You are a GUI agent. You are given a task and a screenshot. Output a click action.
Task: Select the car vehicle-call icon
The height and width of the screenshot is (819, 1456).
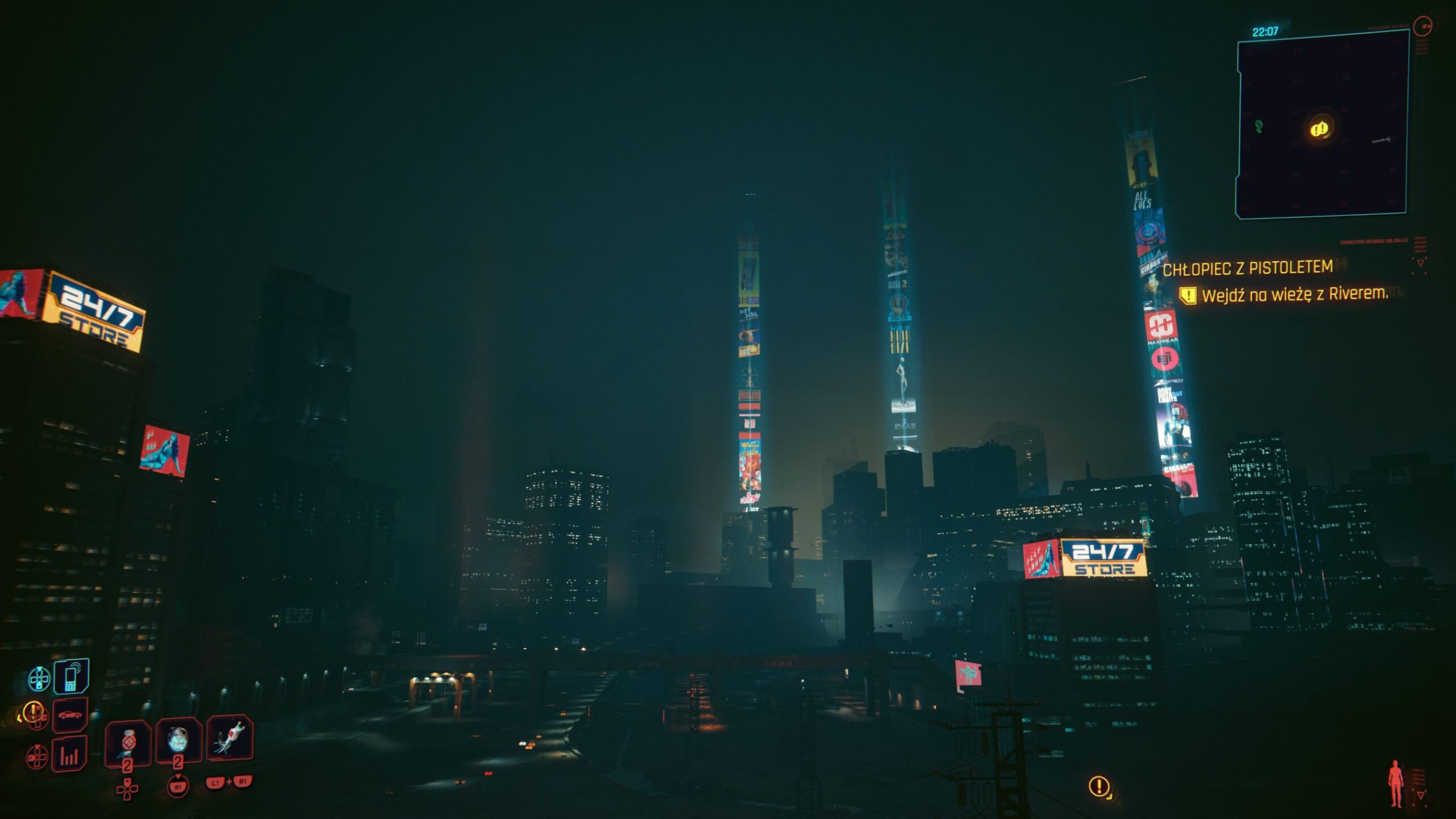tap(70, 715)
